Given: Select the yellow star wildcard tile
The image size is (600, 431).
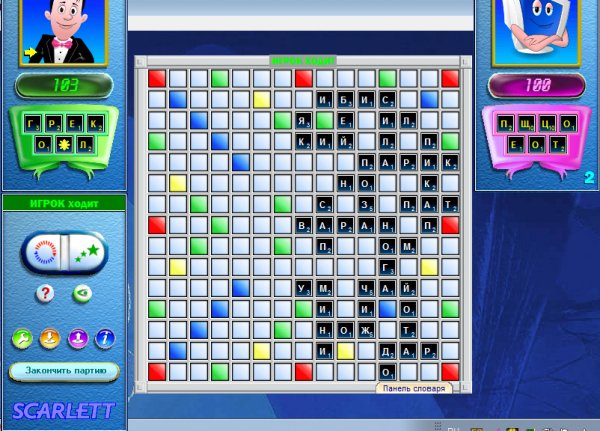Looking at the screenshot, I should pyautogui.click(x=65, y=146).
